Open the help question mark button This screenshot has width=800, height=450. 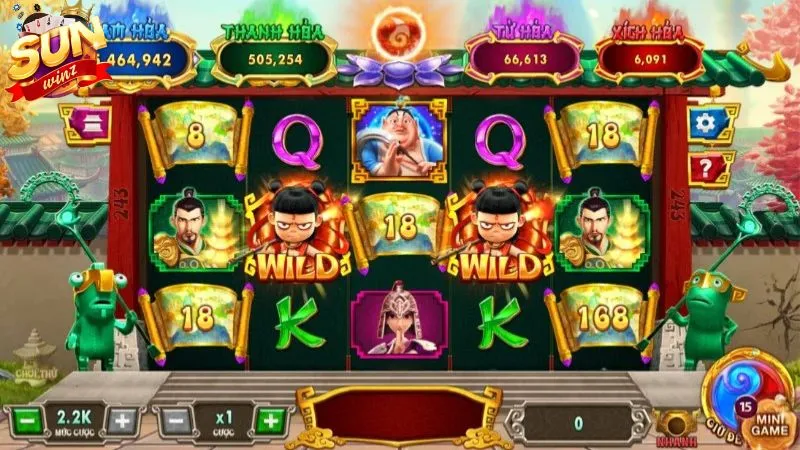[x=708, y=168]
